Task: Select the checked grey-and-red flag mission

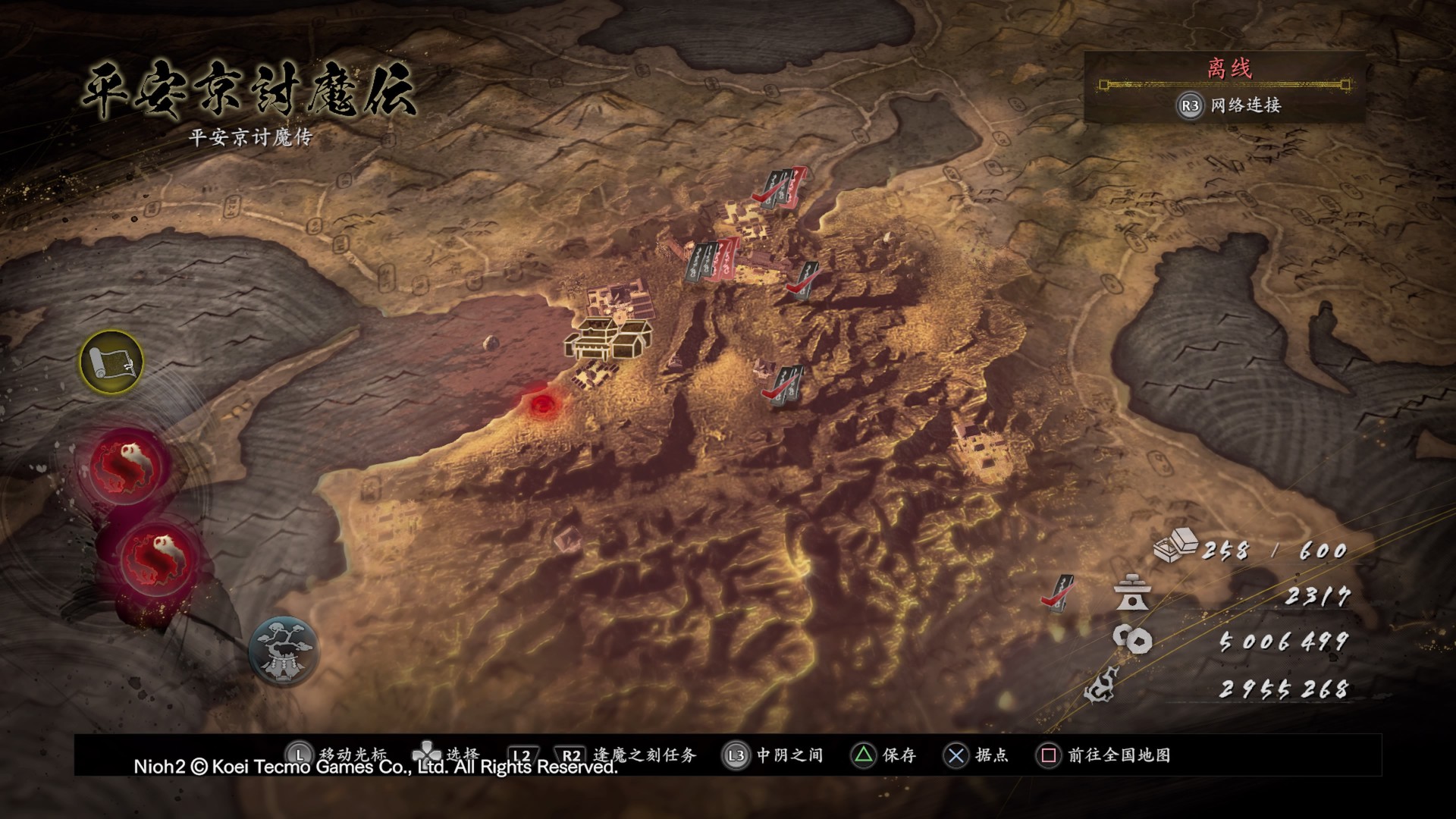Action: [780, 187]
